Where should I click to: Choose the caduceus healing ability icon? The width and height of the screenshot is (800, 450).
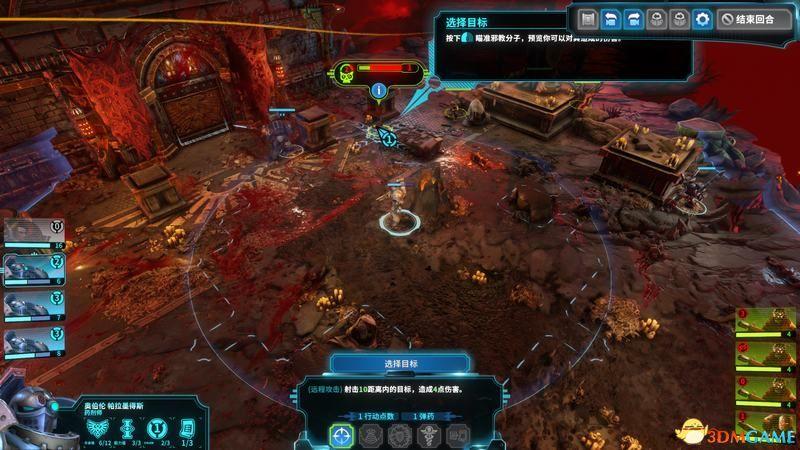[428, 436]
